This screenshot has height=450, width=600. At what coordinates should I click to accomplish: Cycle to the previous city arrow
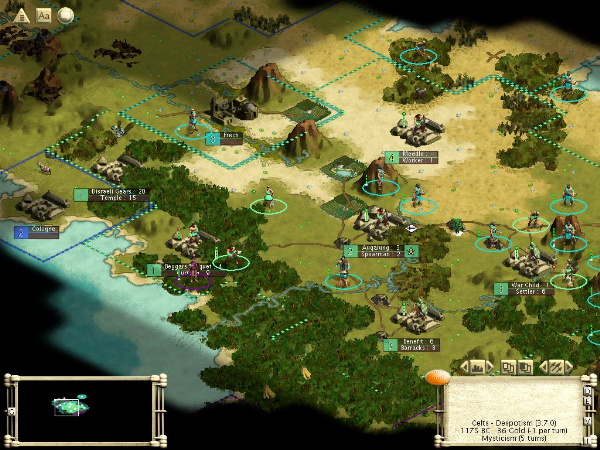click(462, 368)
